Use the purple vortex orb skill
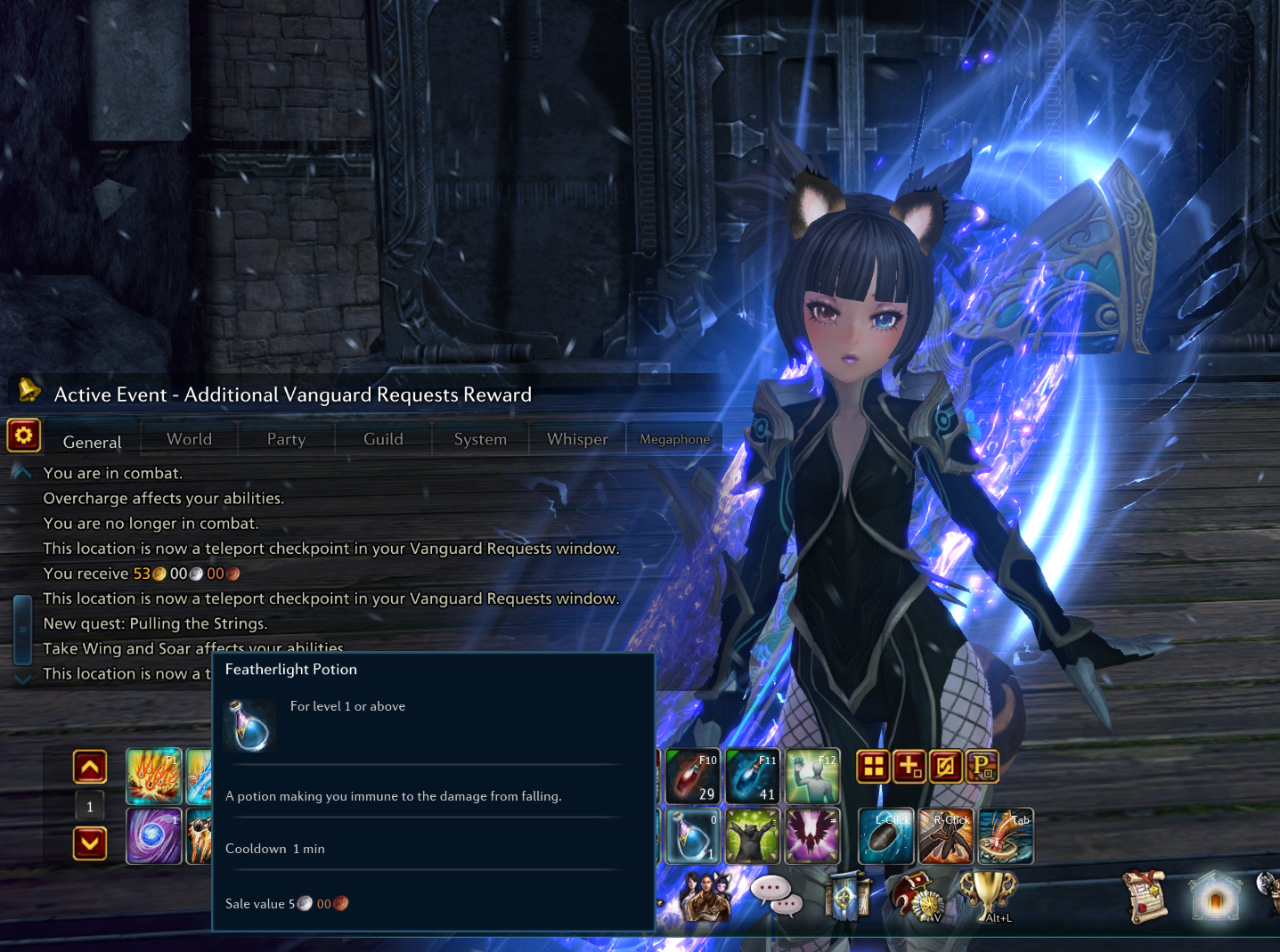Viewport: 1280px width, 952px height. pos(153,836)
